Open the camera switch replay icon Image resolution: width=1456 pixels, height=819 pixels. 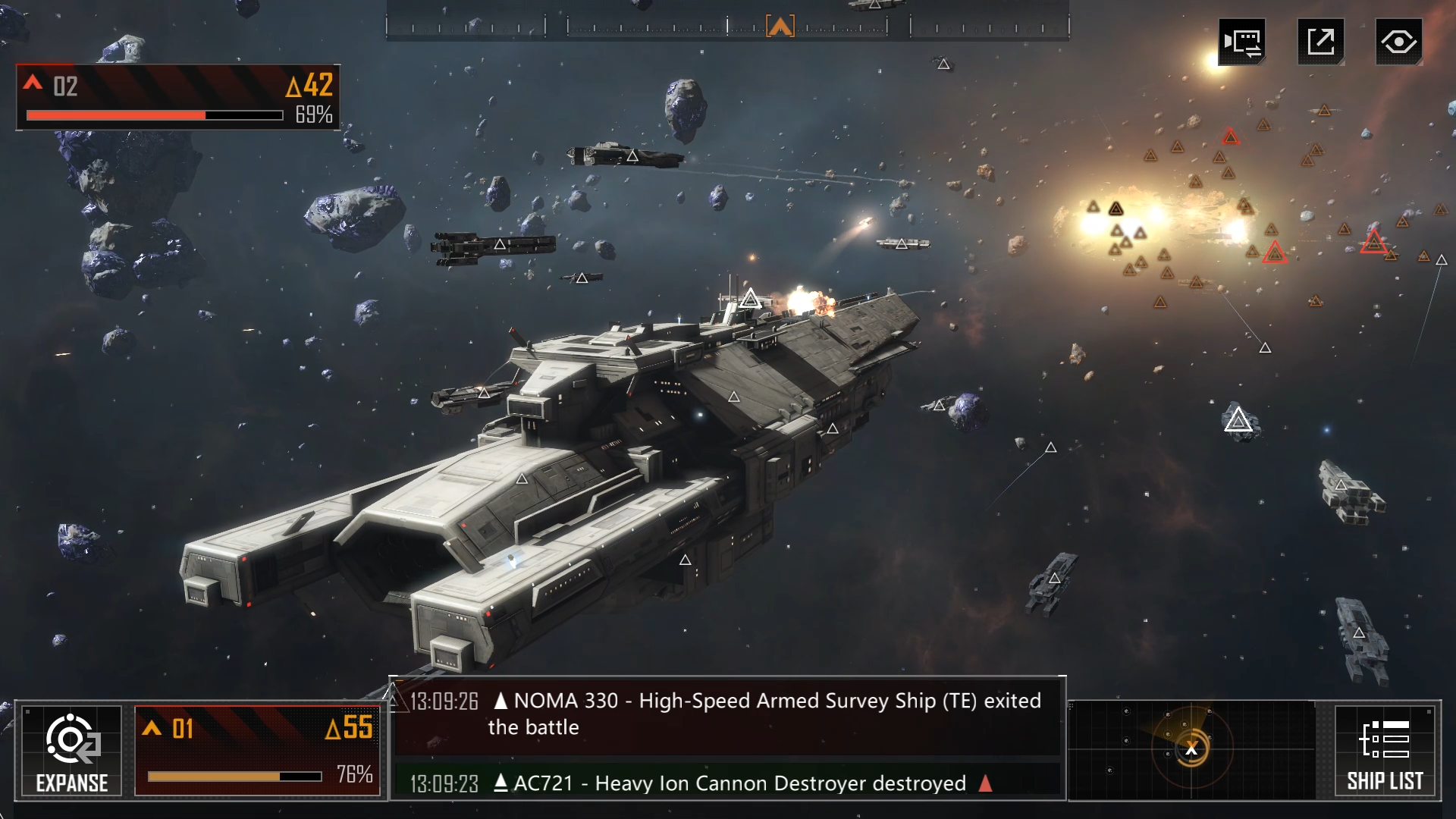click(1242, 42)
